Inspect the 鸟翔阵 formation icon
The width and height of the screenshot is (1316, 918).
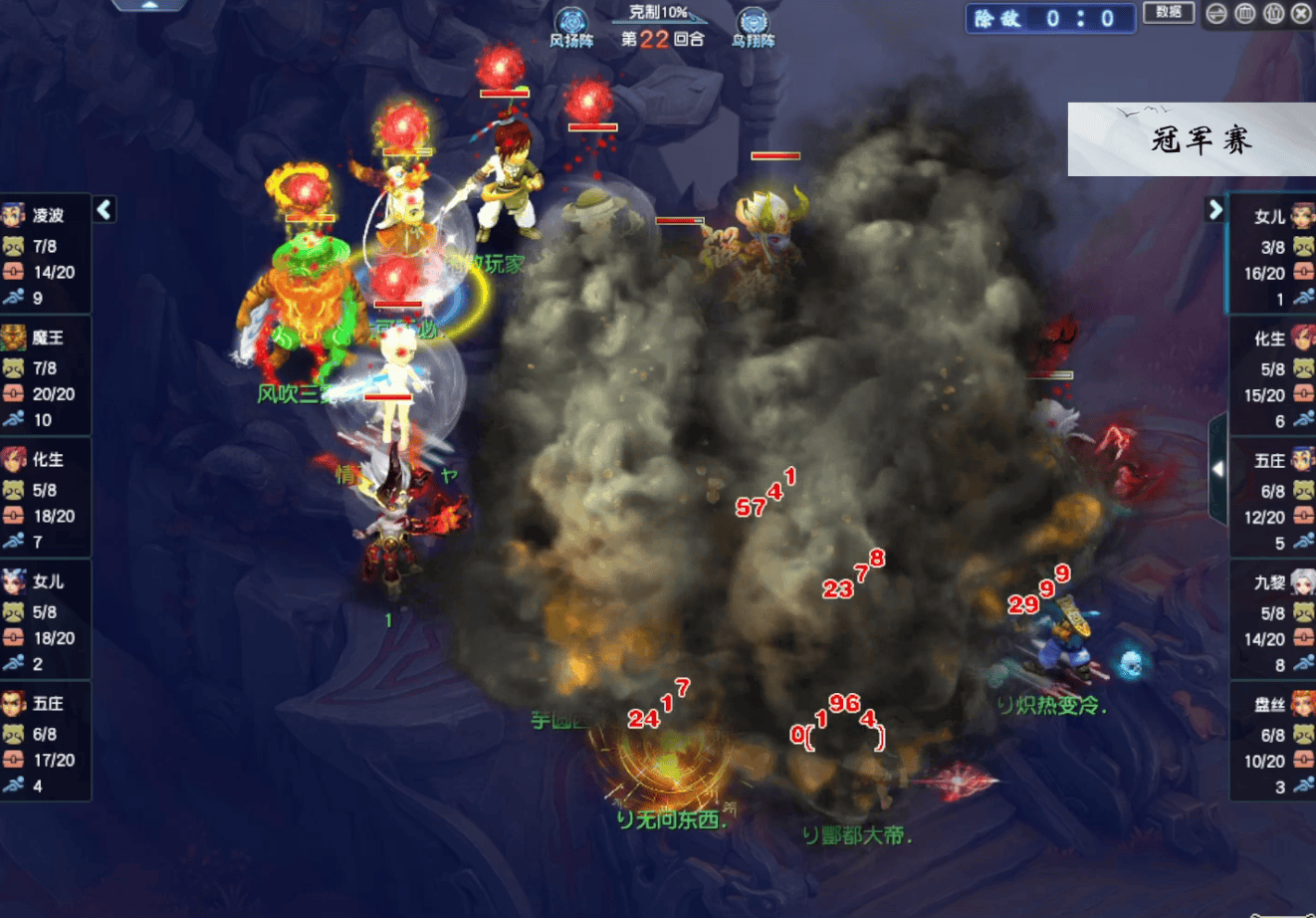pos(753,23)
